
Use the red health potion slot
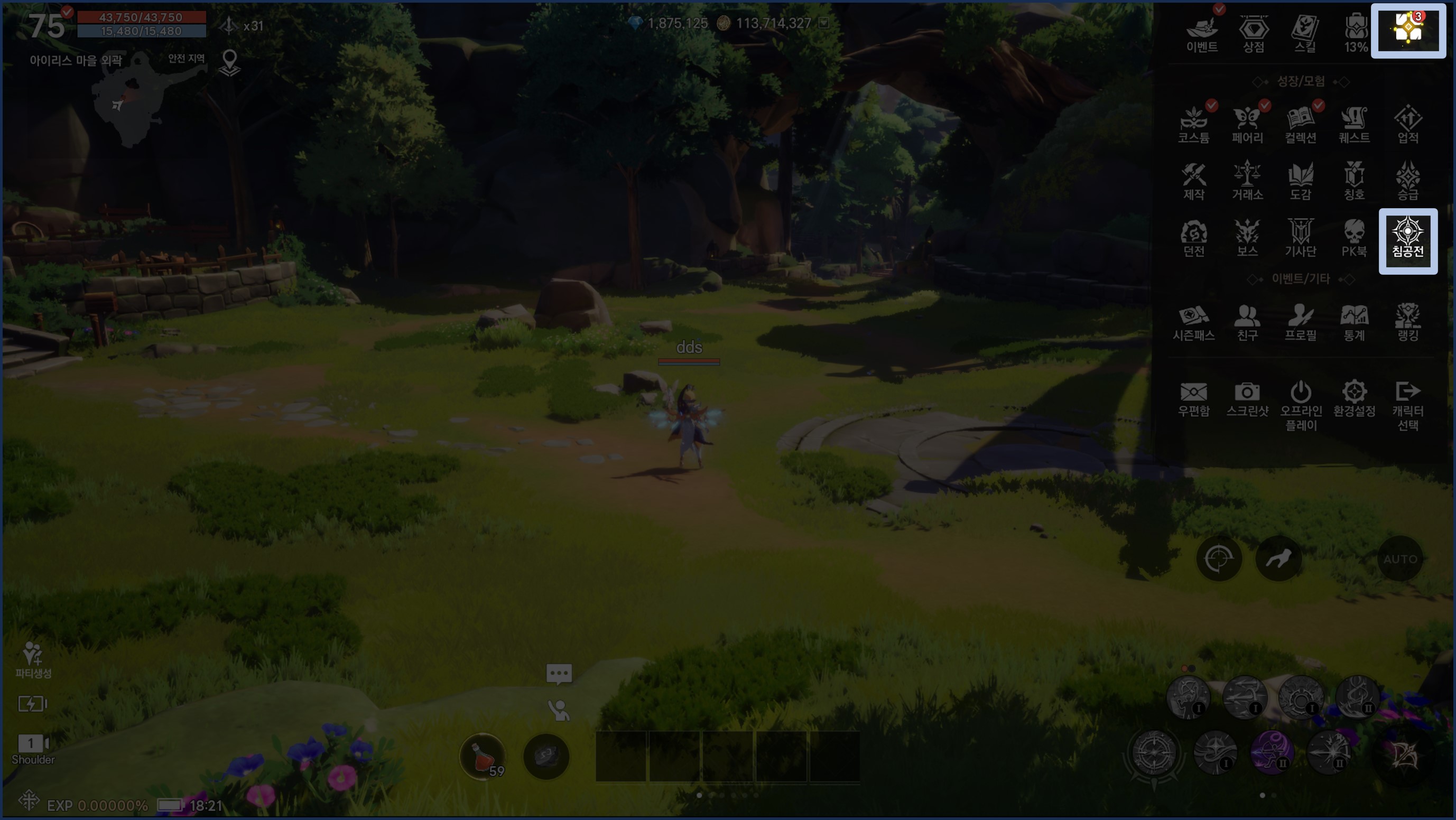tap(483, 756)
